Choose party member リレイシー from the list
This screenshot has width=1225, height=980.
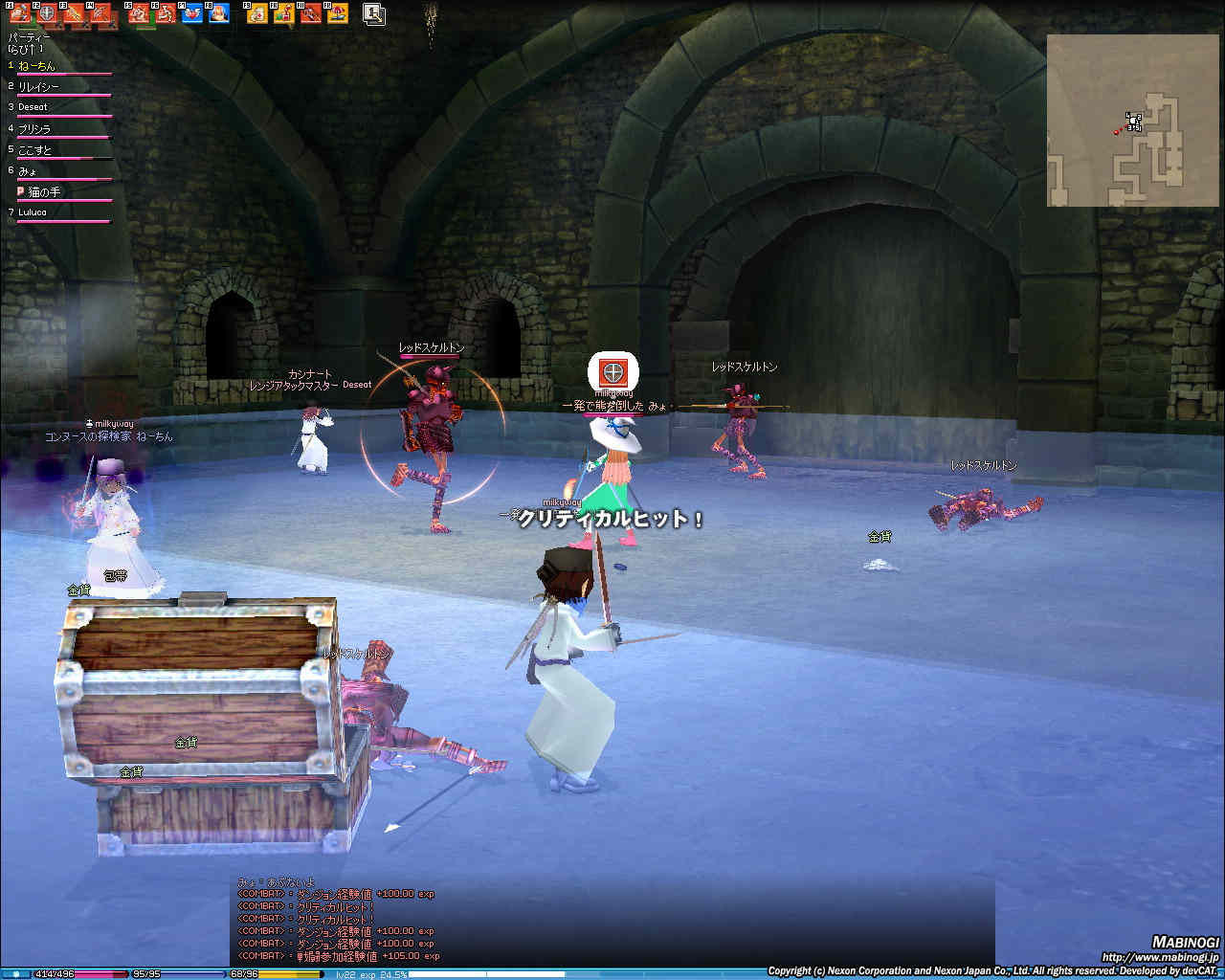click(38, 87)
